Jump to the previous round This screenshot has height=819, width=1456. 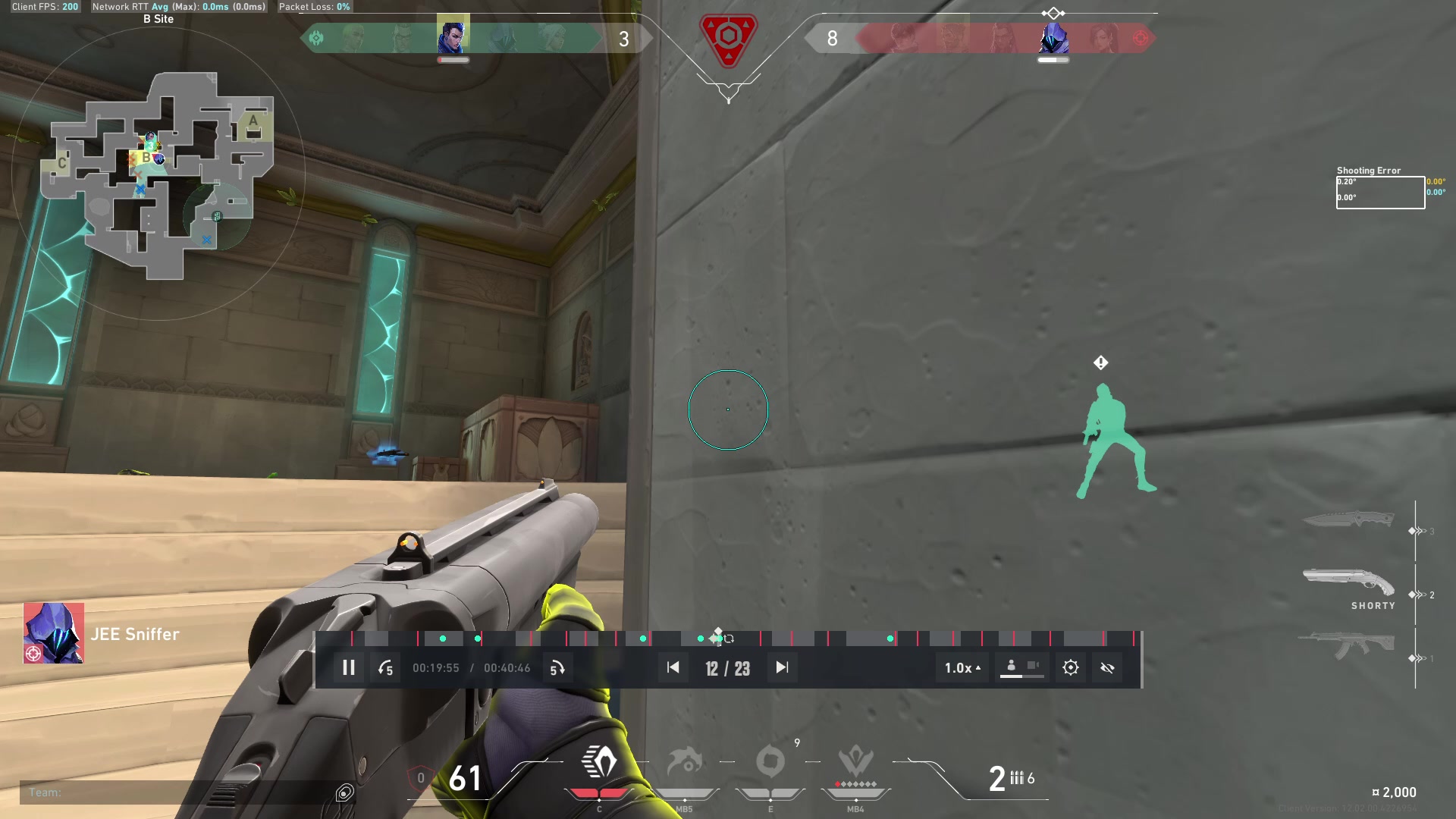pos(673,668)
